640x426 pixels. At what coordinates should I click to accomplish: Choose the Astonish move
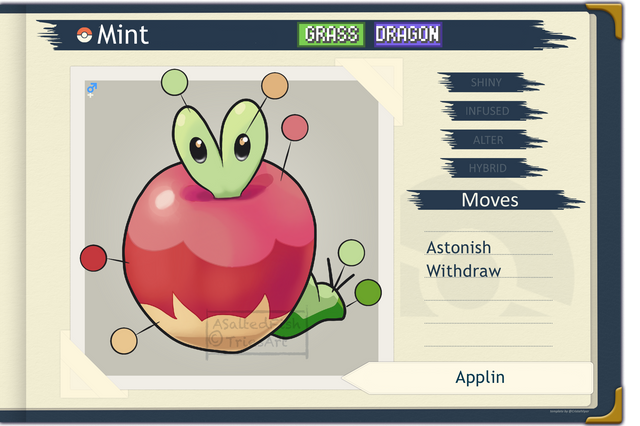tap(459, 247)
